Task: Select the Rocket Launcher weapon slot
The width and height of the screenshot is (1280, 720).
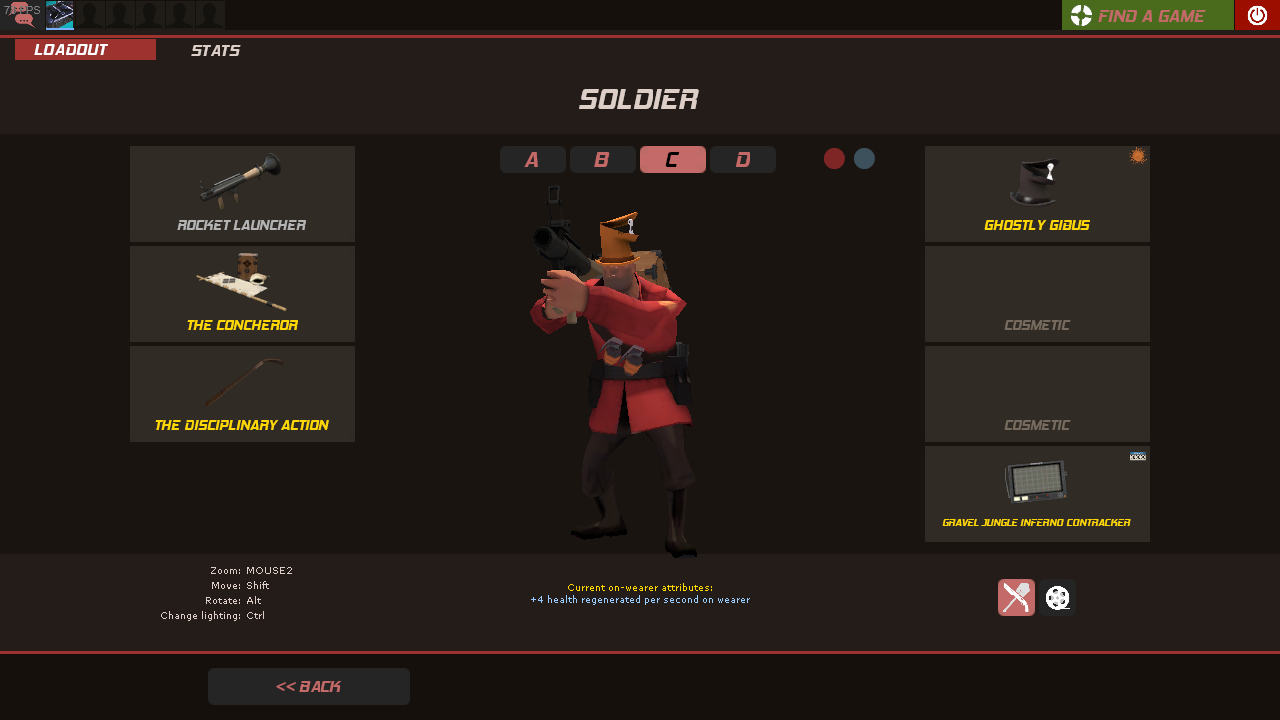Action: pyautogui.click(x=242, y=194)
